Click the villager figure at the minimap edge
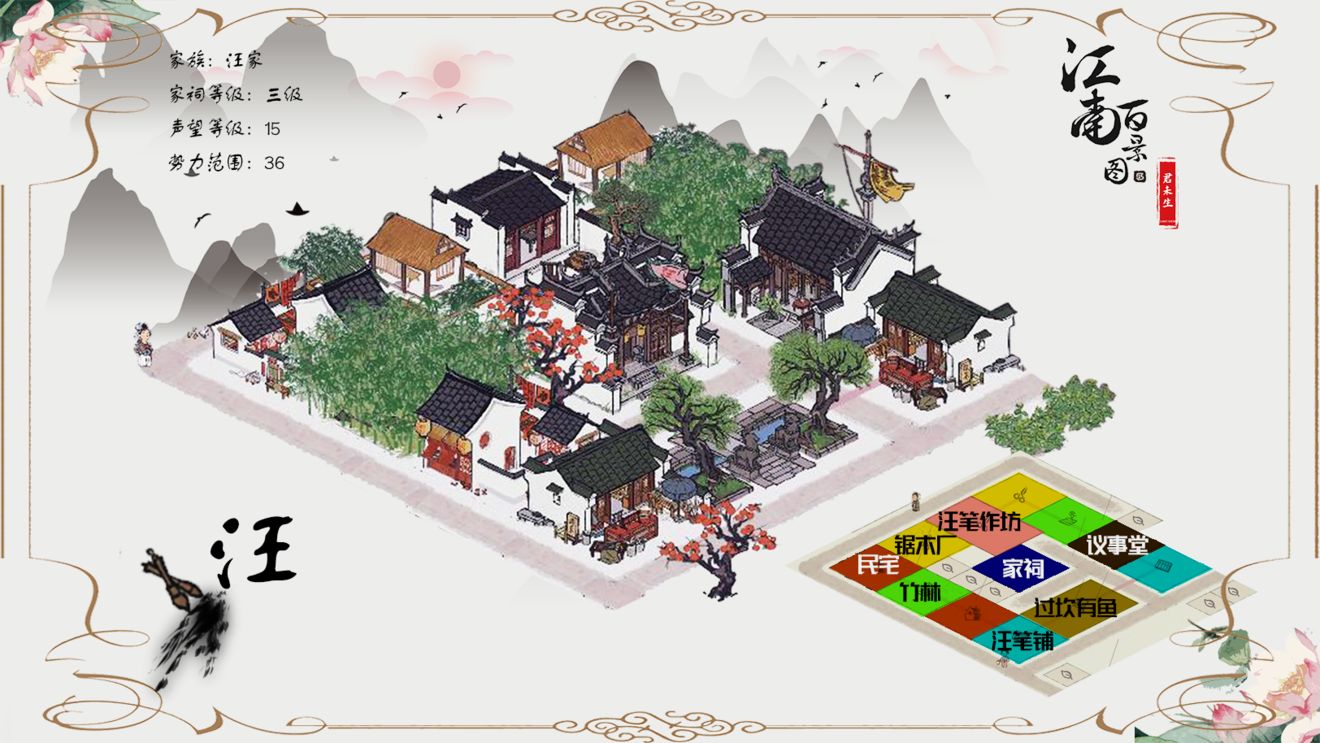 [x=914, y=502]
